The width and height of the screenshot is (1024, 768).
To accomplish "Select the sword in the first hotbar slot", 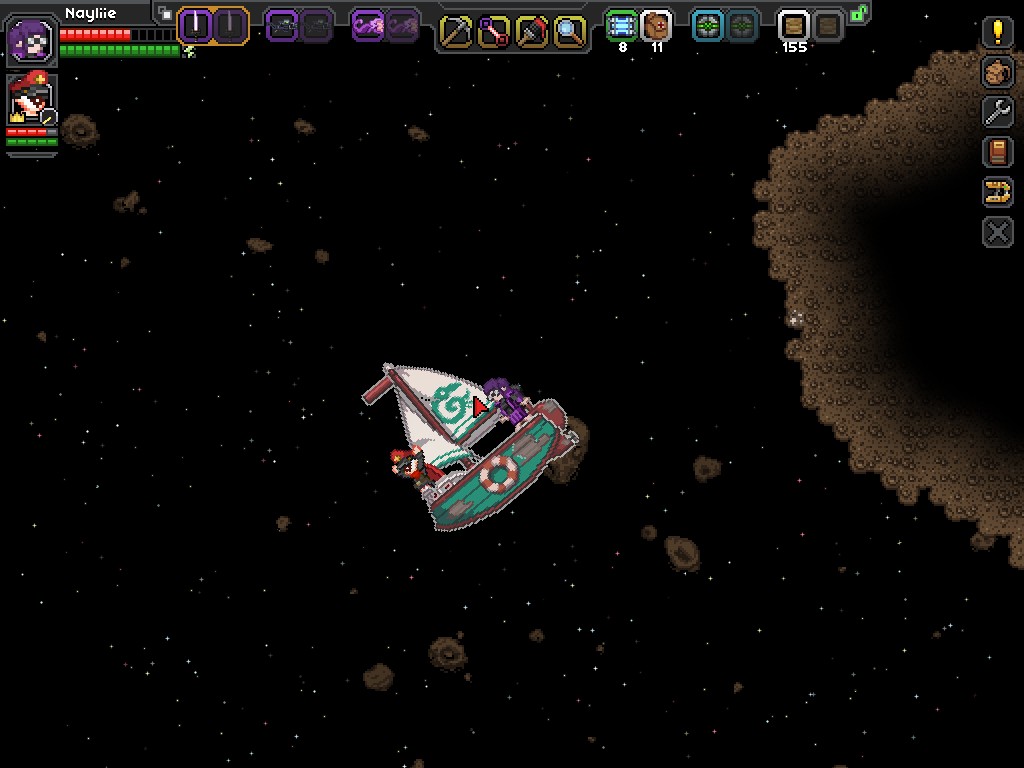I will [x=195, y=25].
